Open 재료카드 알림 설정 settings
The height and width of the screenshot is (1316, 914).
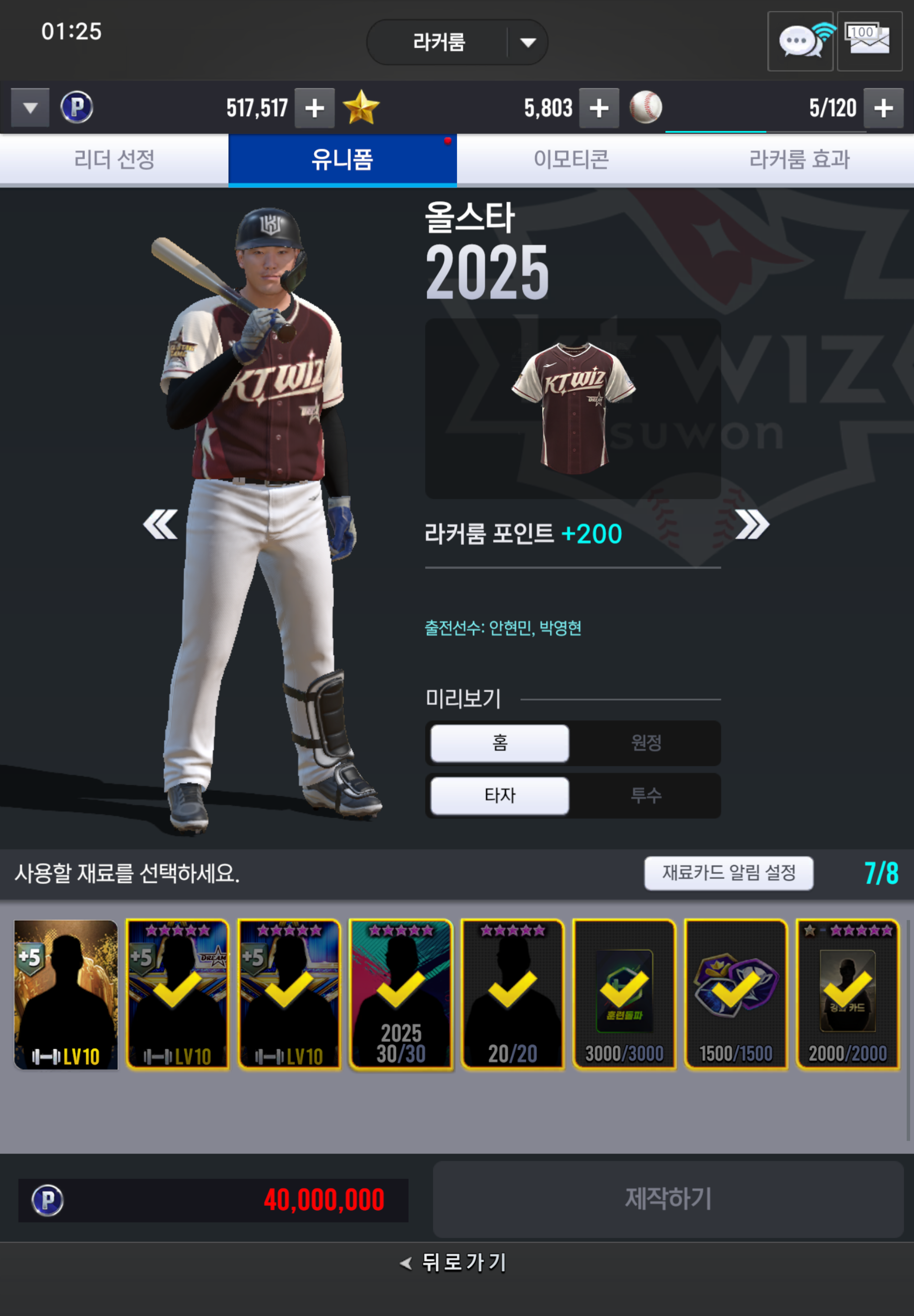729,873
